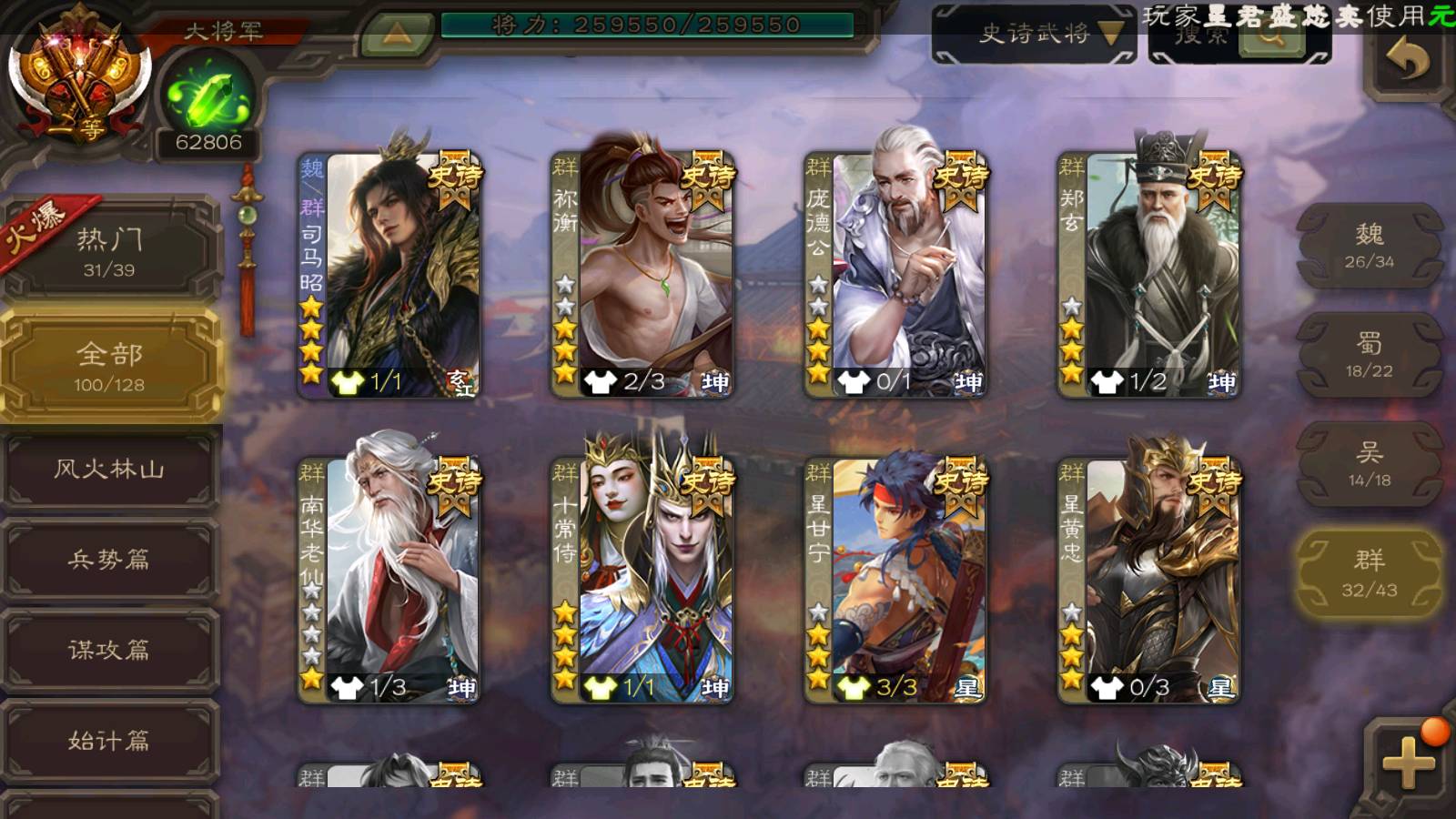
Task: Choose the 祢衡 hero card
Action: click(x=643, y=275)
